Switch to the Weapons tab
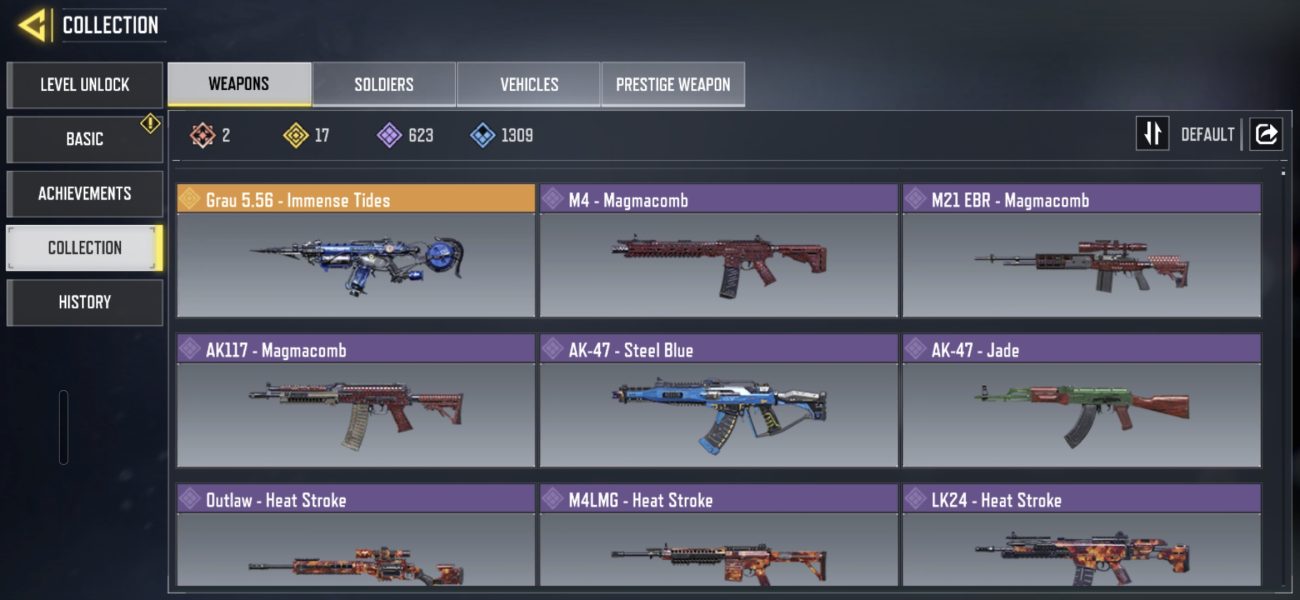Screen dimensions: 1300x600 click(239, 84)
